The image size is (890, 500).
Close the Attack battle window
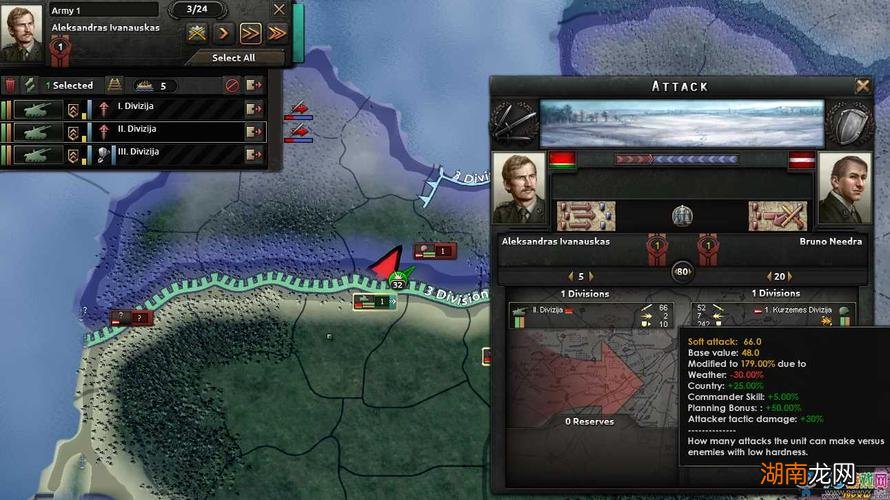[862, 86]
